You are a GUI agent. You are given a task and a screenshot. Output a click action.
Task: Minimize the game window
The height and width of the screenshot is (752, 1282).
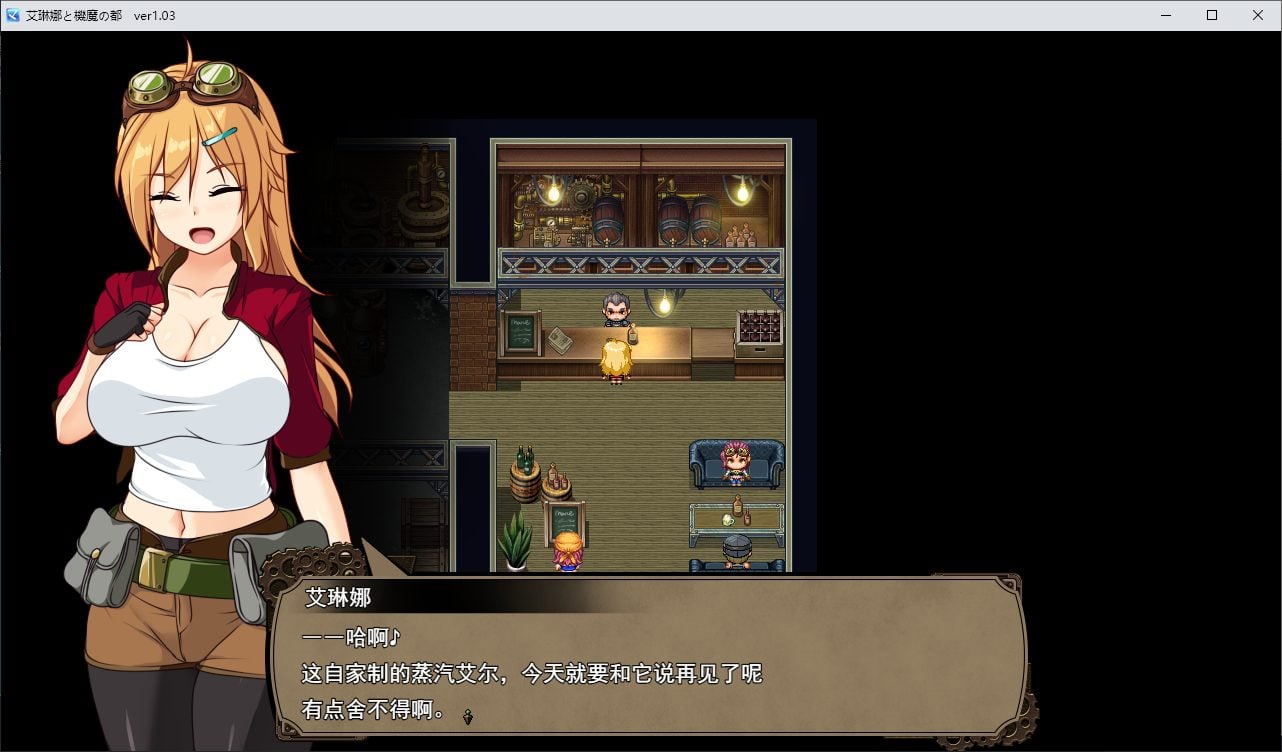[x=1164, y=15]
